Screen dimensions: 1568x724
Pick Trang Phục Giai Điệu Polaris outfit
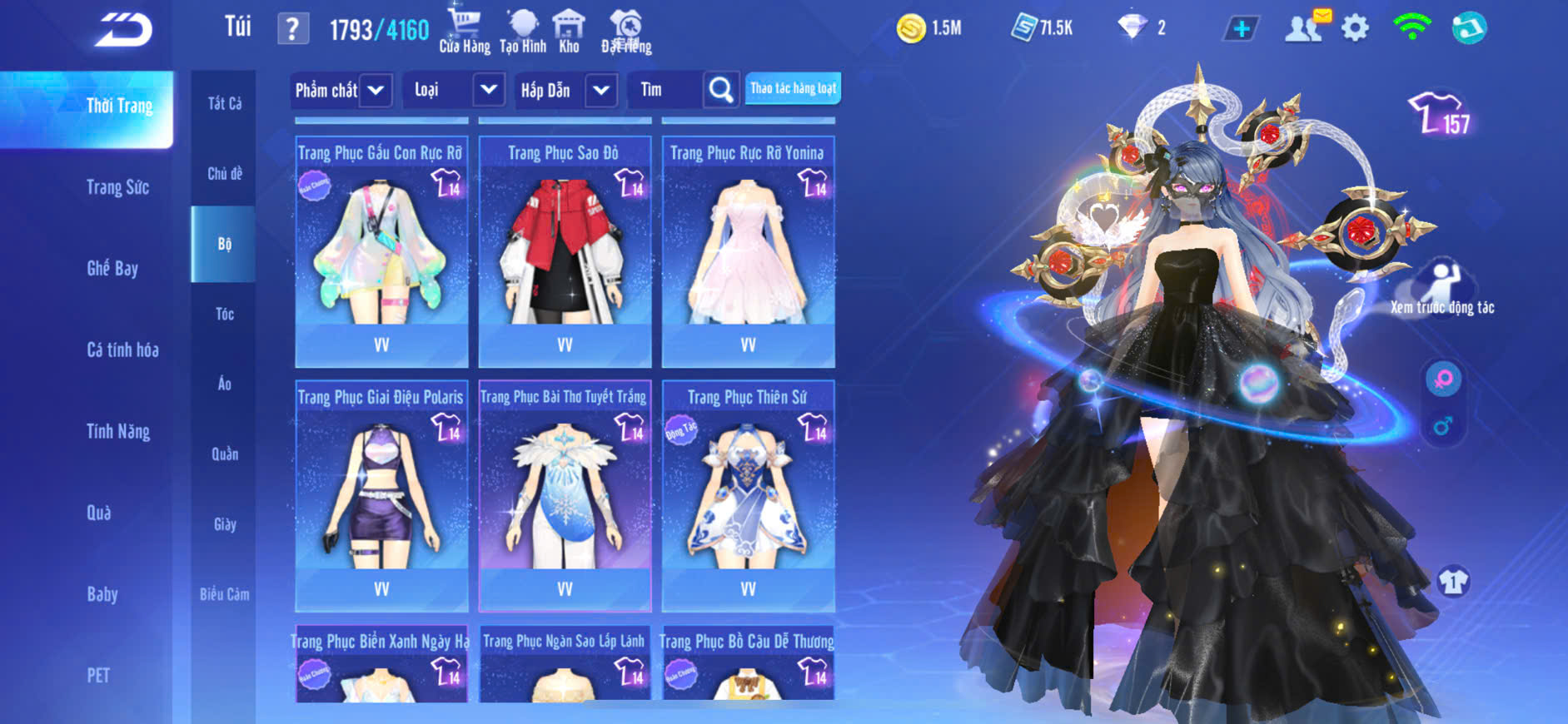pos(381,494)
